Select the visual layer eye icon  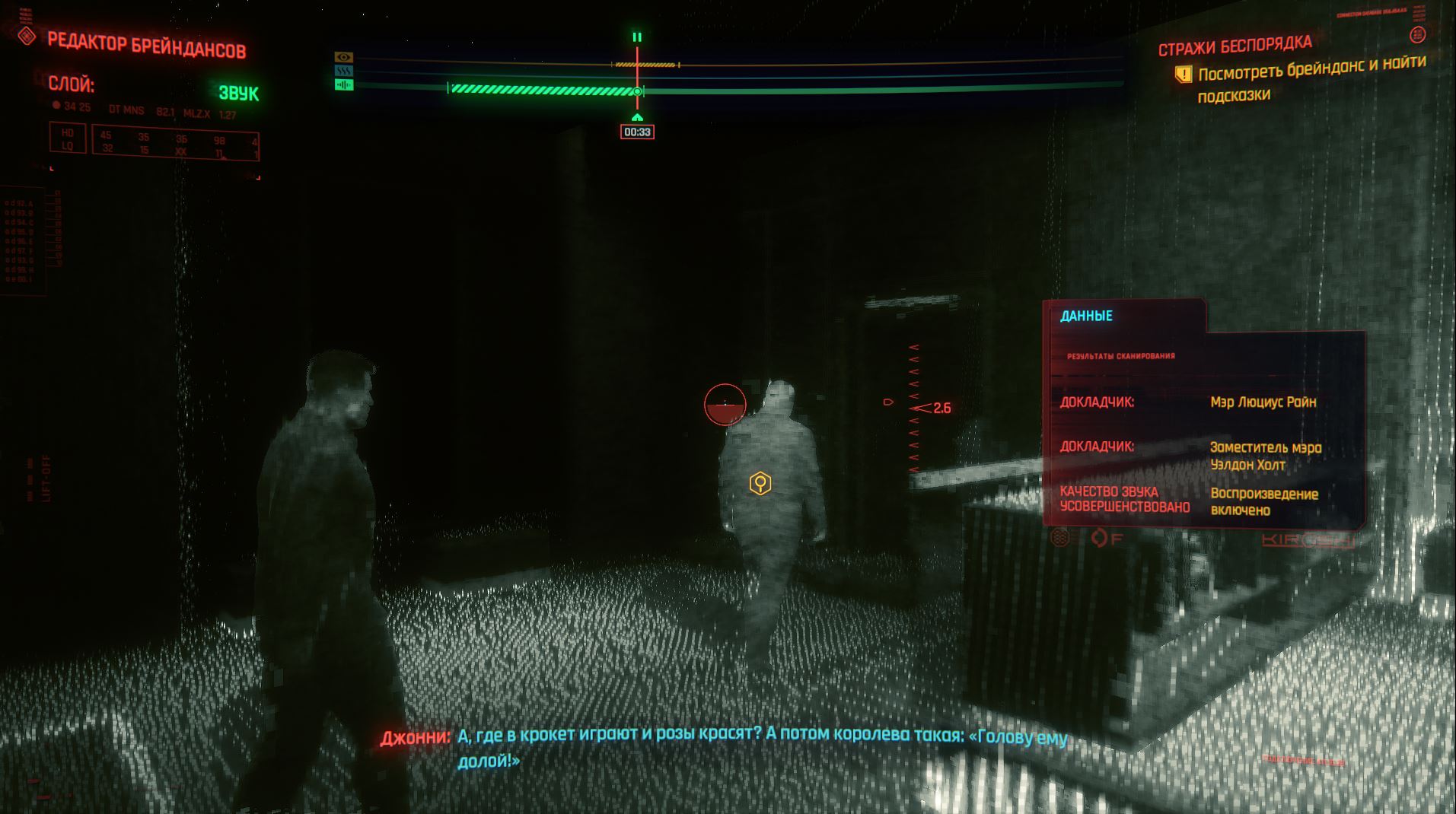(x=344, y=57)
